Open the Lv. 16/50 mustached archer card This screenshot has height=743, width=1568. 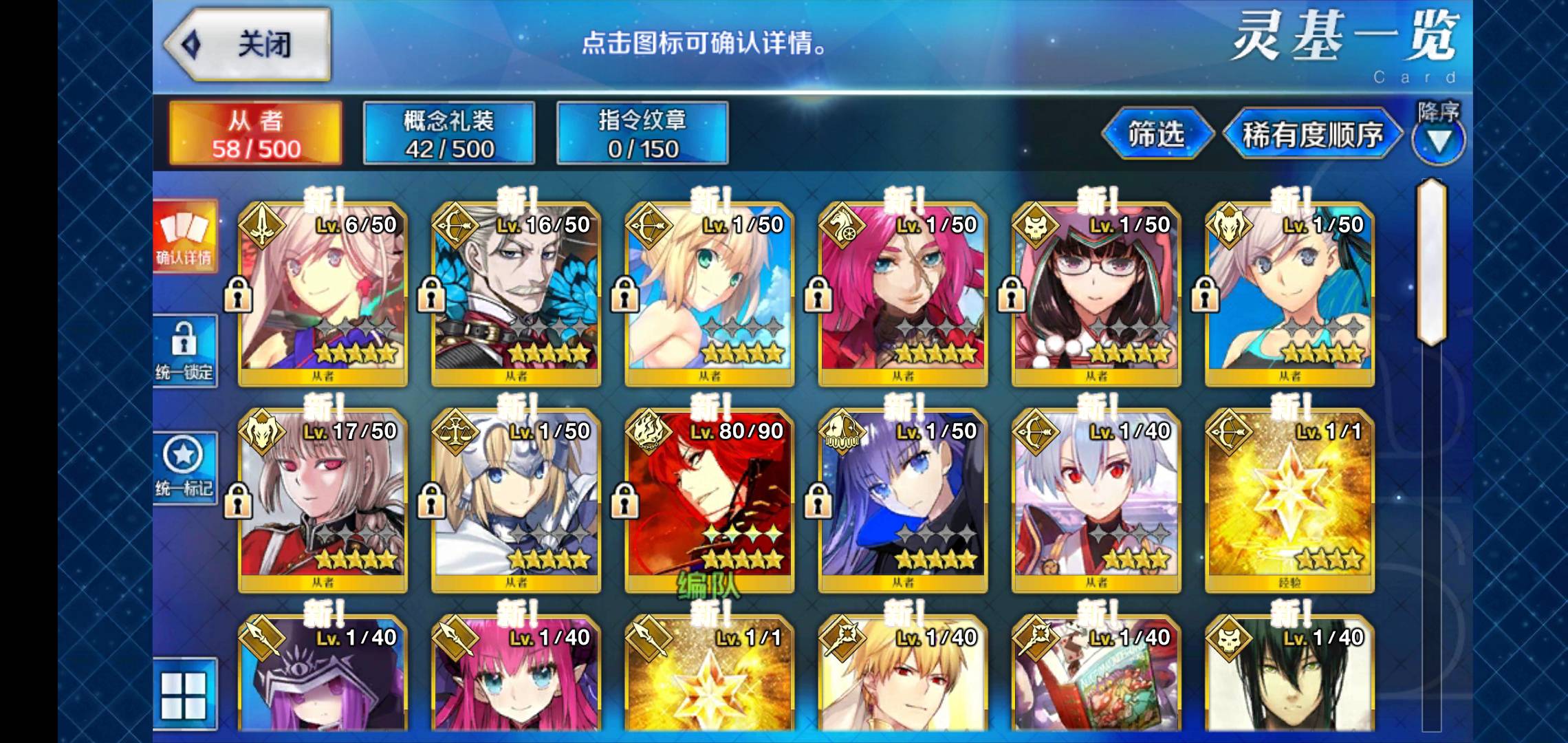point(516,294)
